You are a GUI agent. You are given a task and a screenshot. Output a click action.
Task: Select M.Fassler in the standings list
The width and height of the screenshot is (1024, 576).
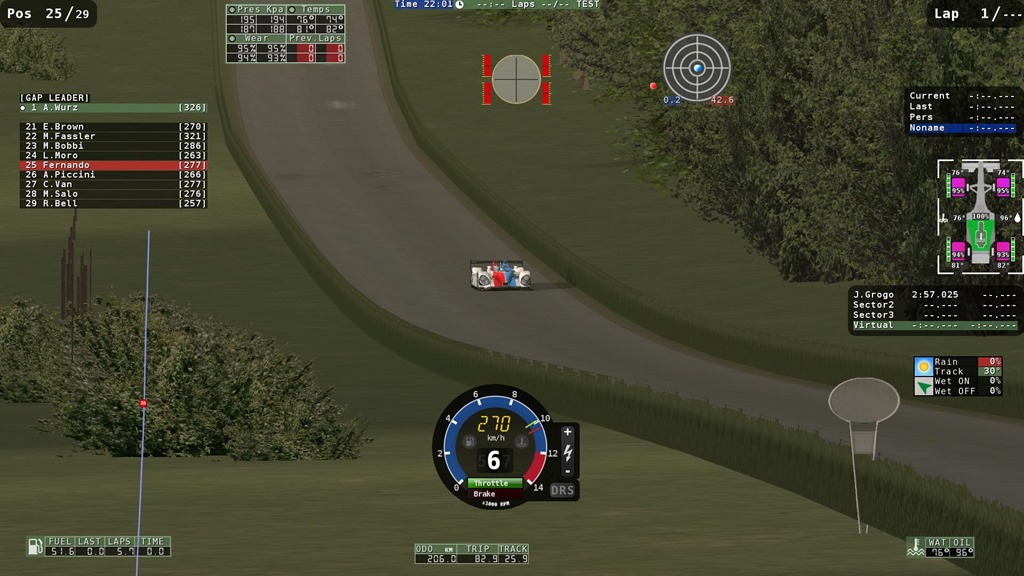[x=113, y=136]
